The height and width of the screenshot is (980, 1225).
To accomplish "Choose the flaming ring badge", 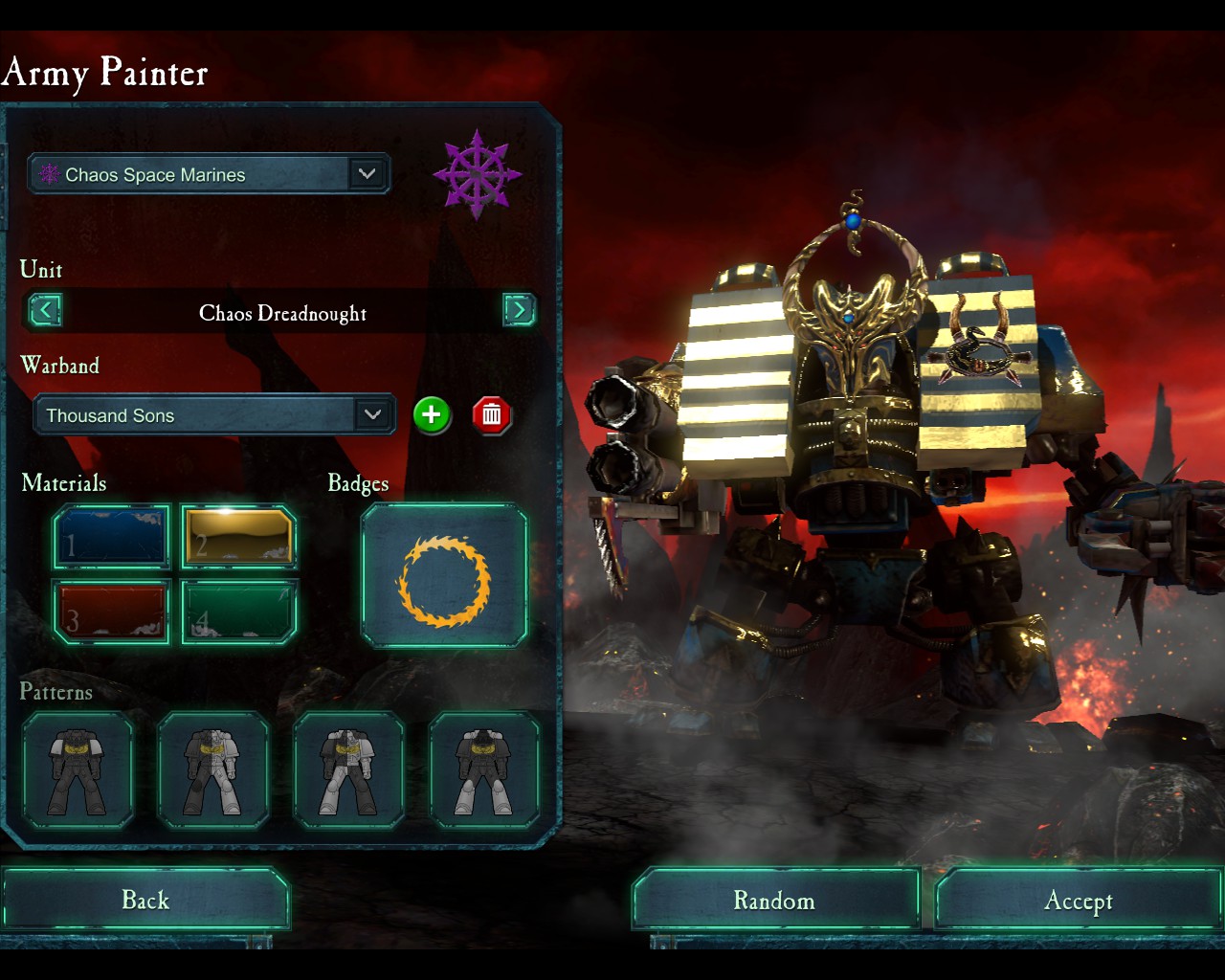I will pyautogui.click(x=444, y=577).
